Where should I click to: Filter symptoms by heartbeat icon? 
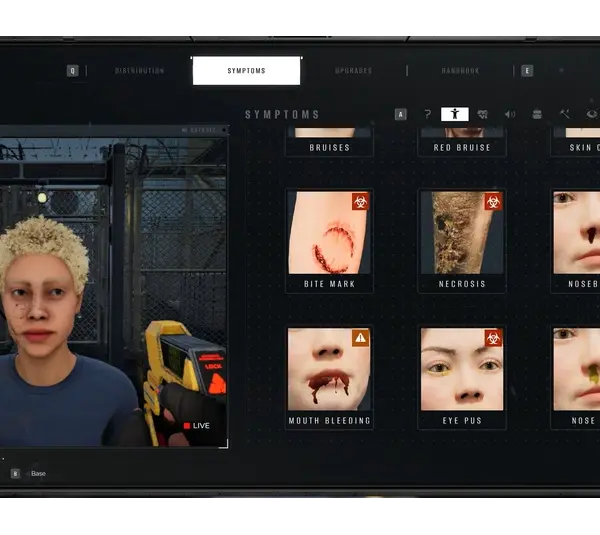pos(482,114)
